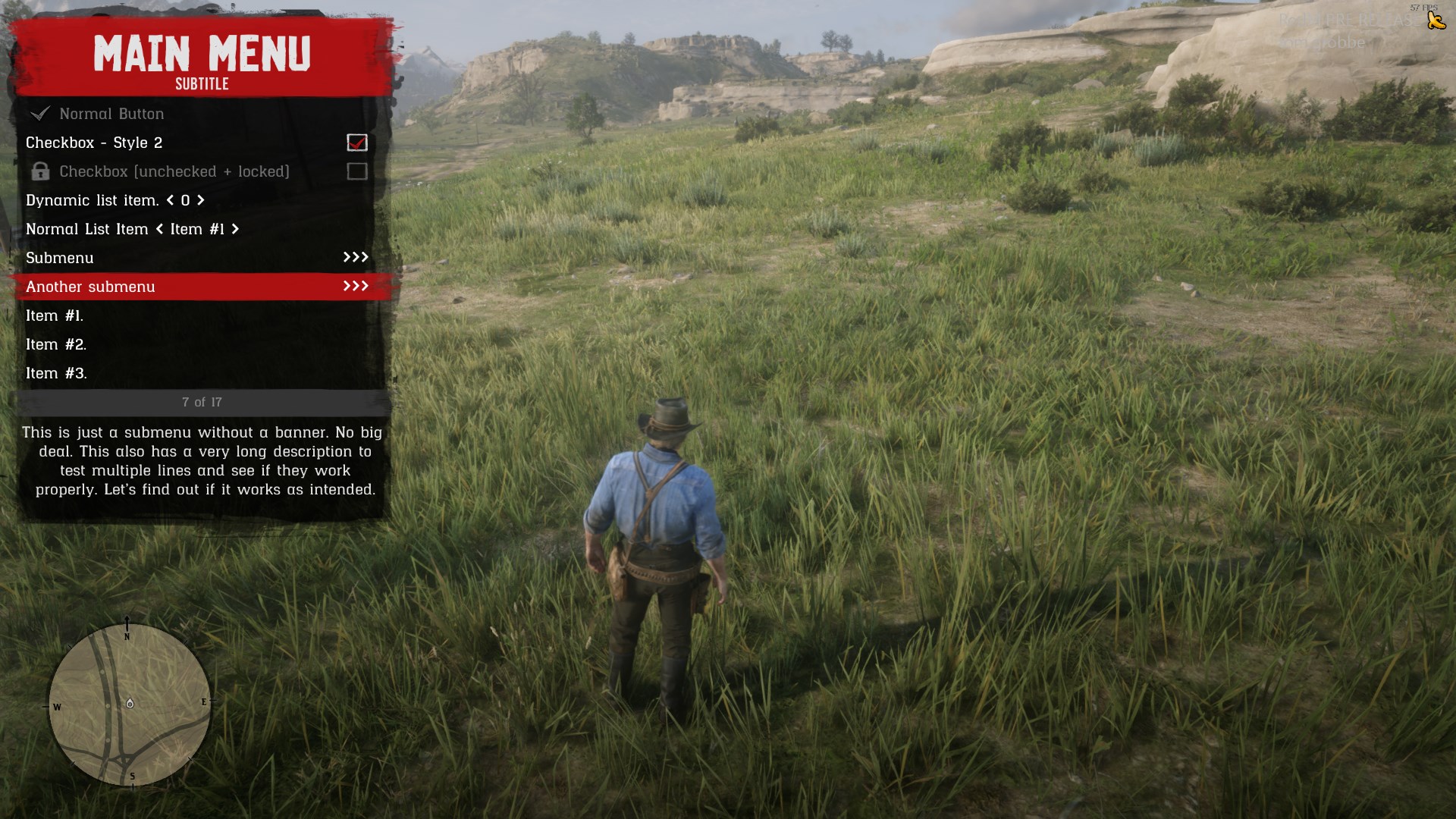Choose previous Normal List Item option
This screenshot has height=819, width=1456.
pyautogui.click(x=159, y=229)
